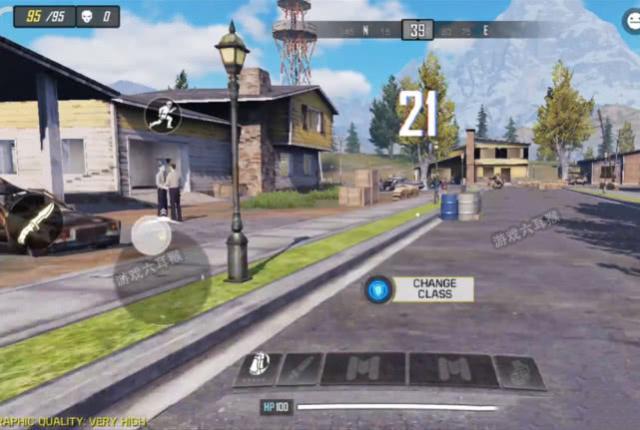Tap the virtual movement joystick knob

(152, 237)
